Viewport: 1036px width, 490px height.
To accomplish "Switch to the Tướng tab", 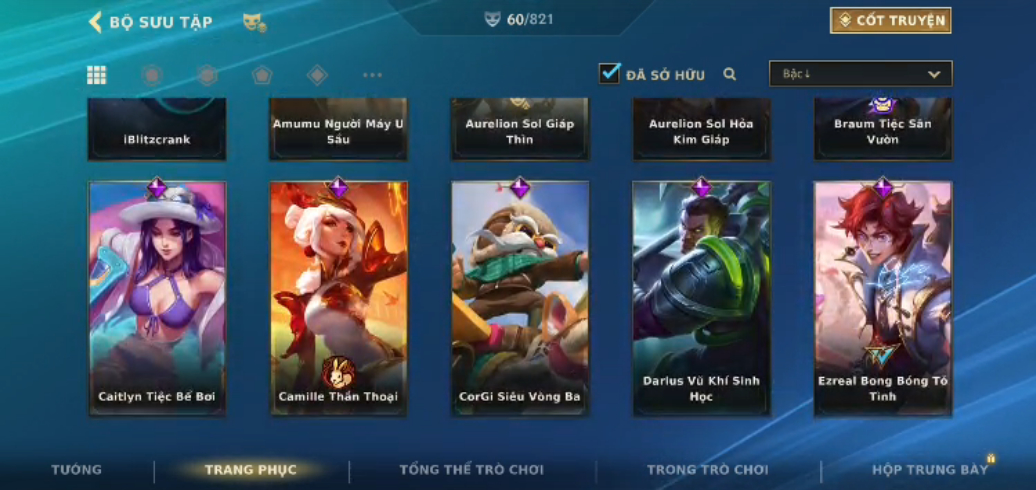I will [x=76, y=470].
